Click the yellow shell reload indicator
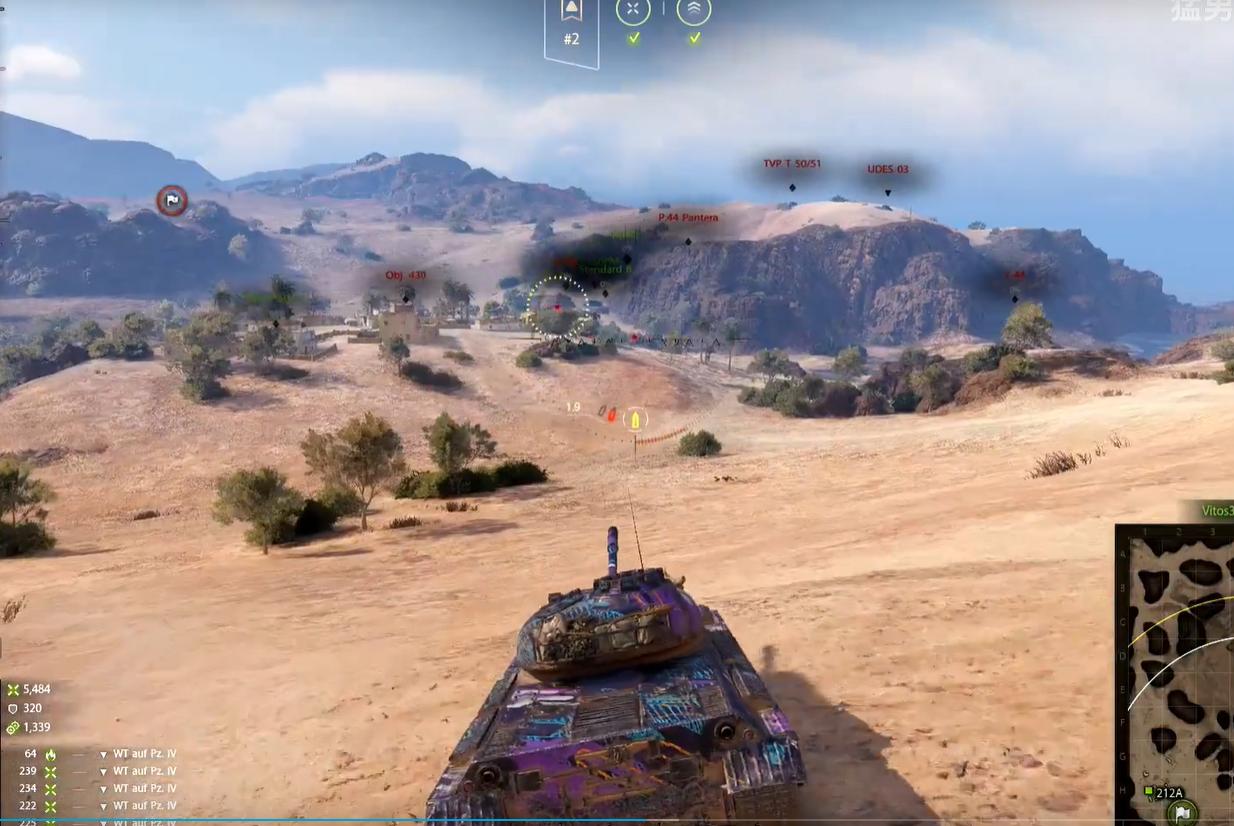 point(634,420)
